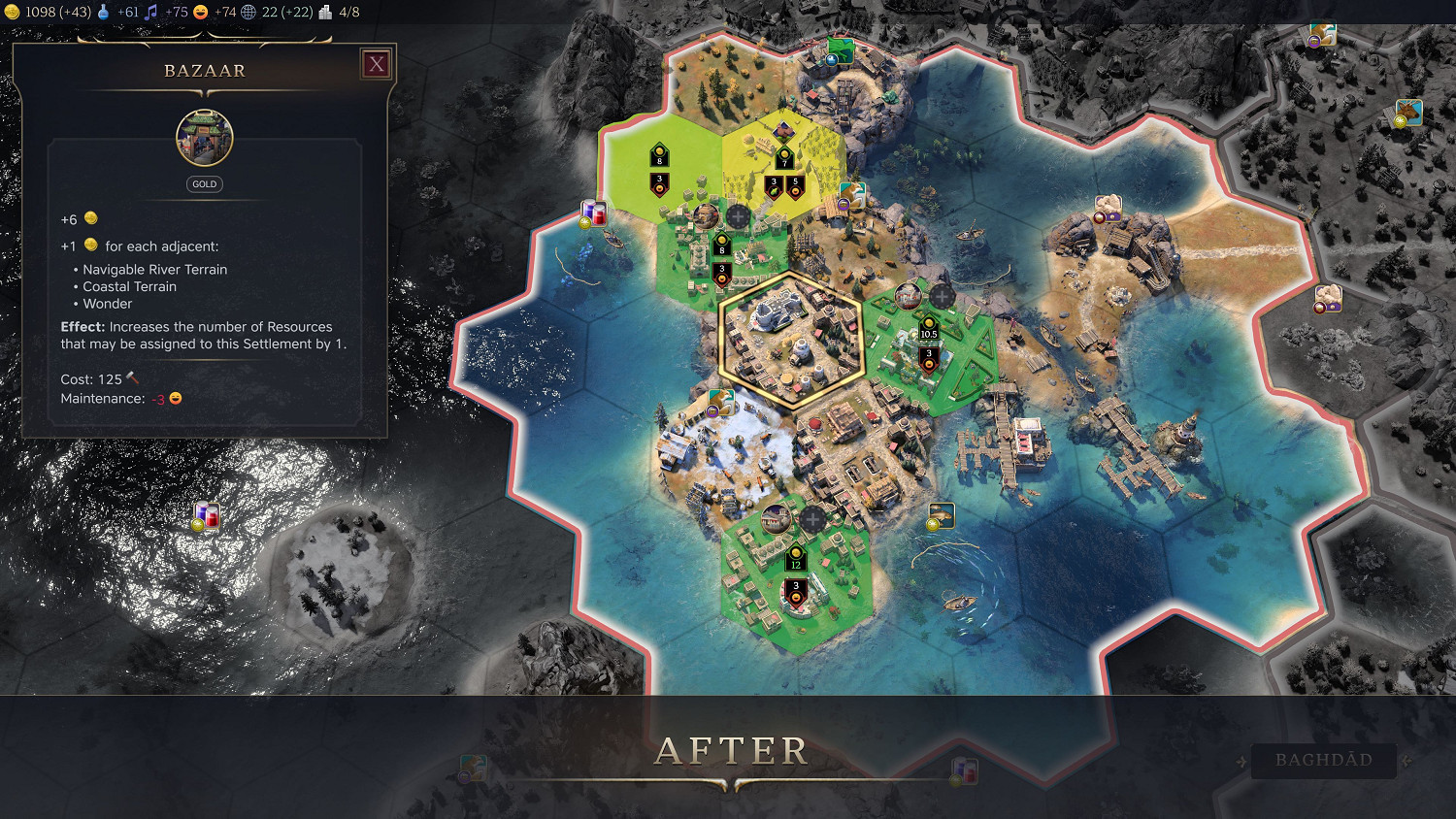Expand the plus icon beside the 10.5 gold pin
1456x819 pixels.
pyautogui.click(x=942, y=294)
